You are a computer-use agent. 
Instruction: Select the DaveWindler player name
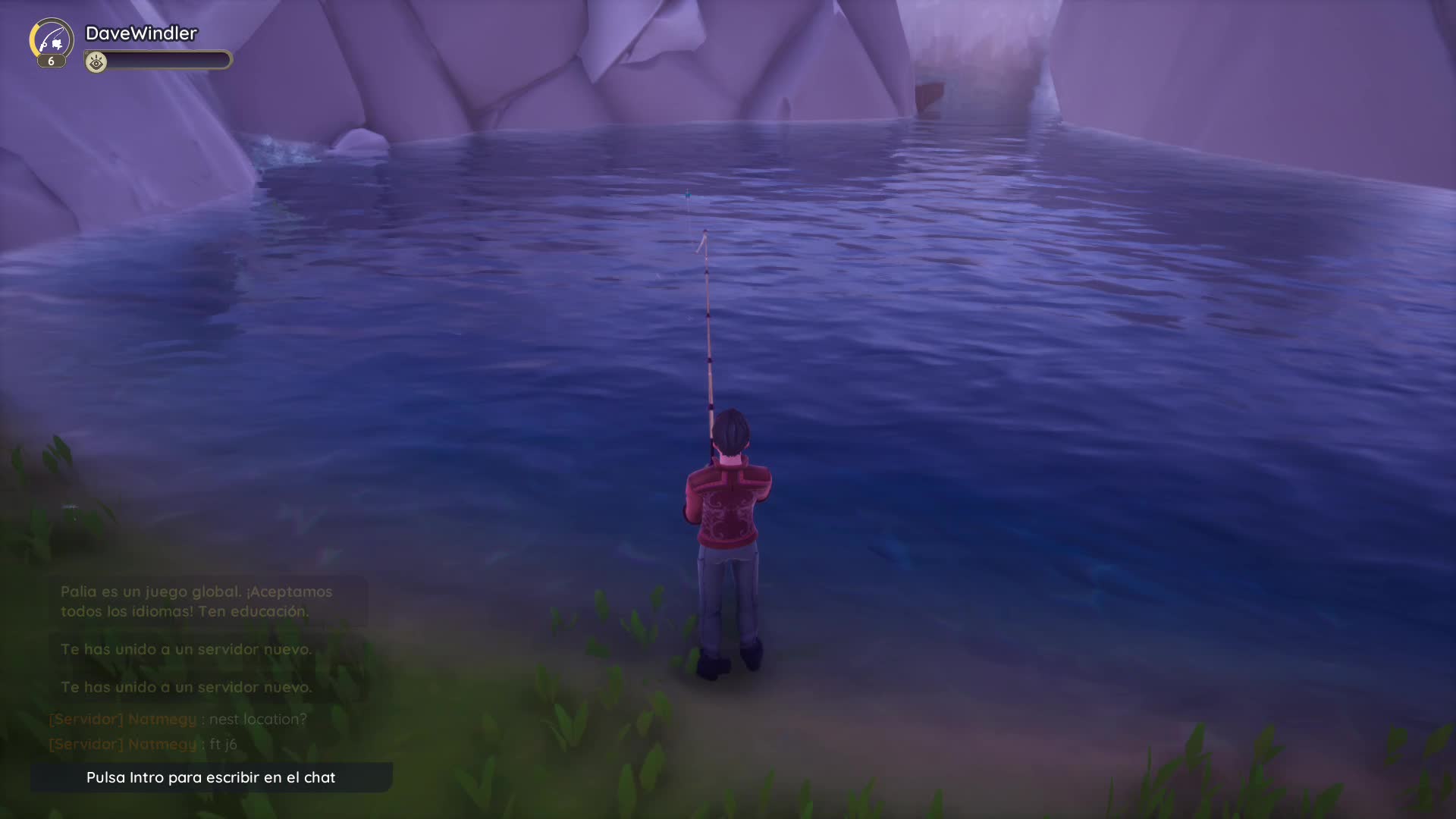(x=141, y=33)
